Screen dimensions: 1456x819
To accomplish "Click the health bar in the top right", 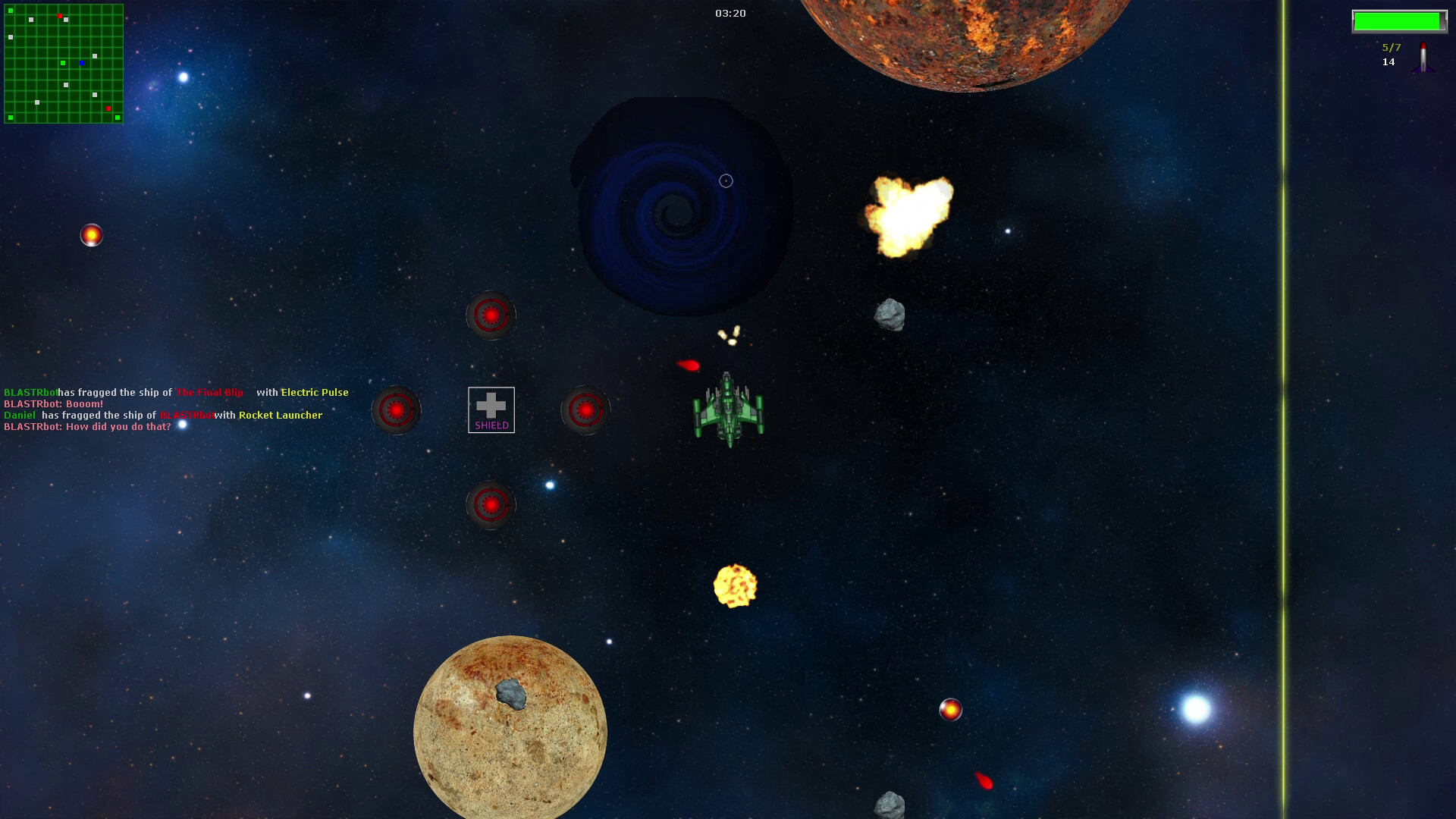I will [x=1399, y=22].
